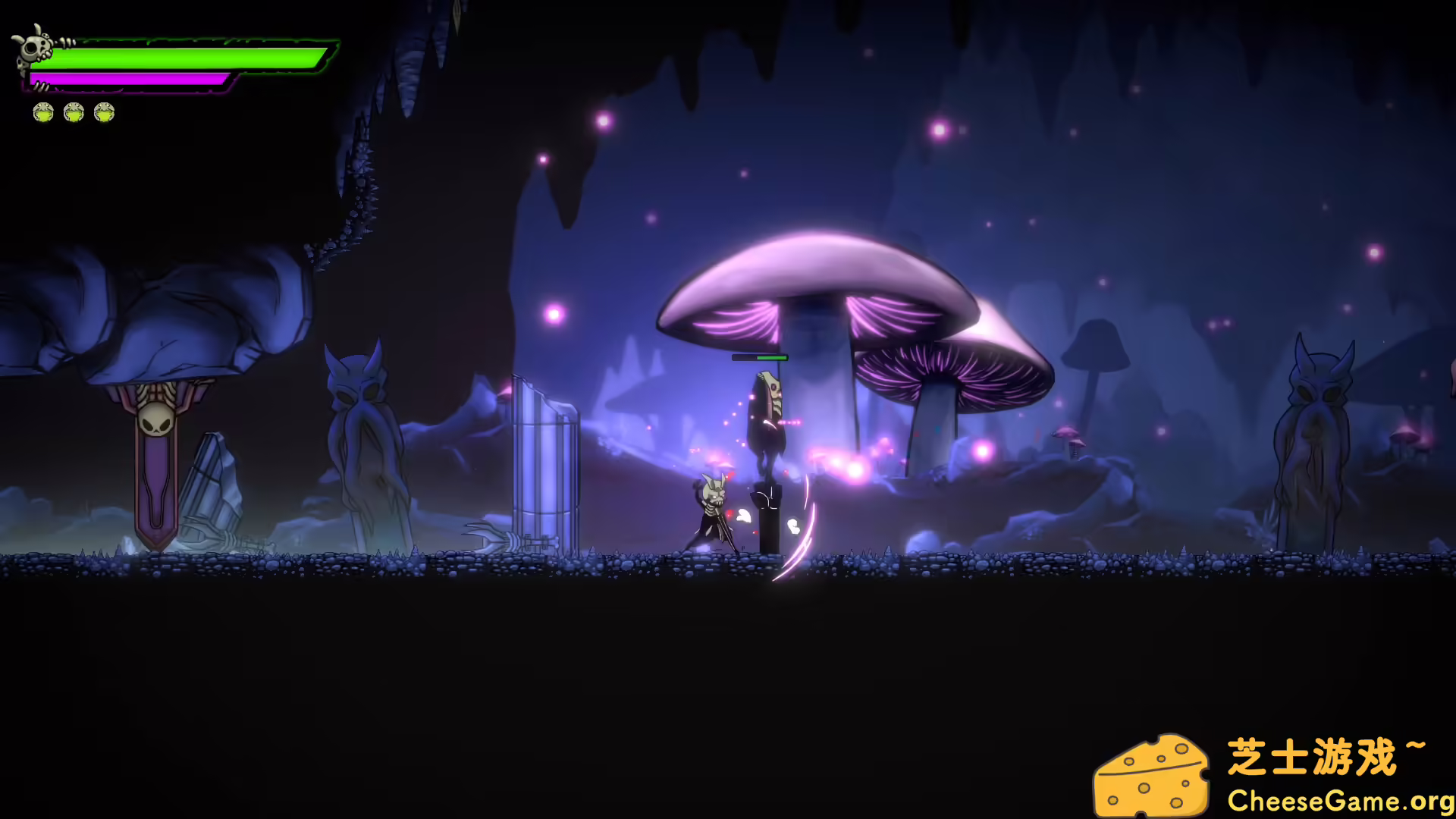This screenshot has height=819, width=1456.
Task: Click the skull emblem on the health bar
Action: pos(34,45)
